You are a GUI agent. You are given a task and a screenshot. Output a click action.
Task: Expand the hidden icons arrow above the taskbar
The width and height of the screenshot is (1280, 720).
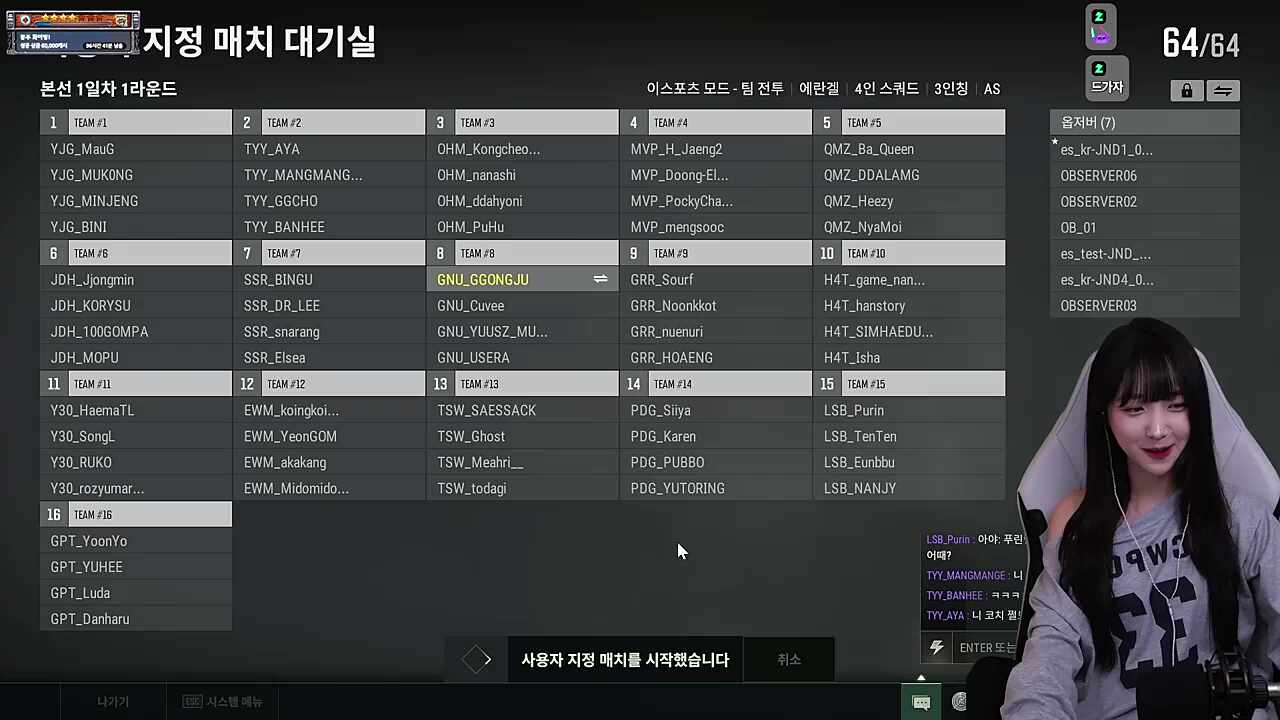(921, 679)
